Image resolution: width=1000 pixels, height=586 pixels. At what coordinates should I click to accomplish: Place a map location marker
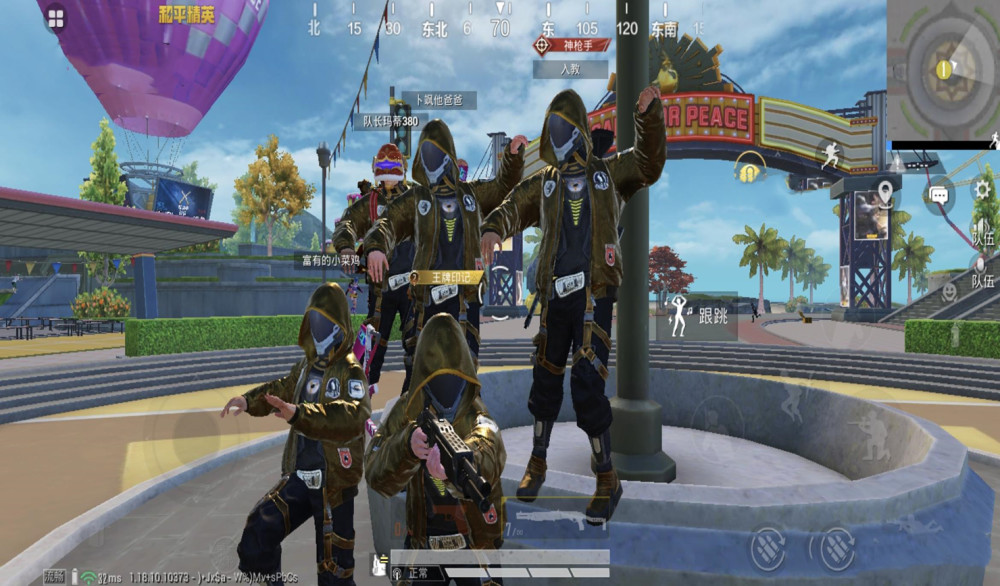[886, 191]
